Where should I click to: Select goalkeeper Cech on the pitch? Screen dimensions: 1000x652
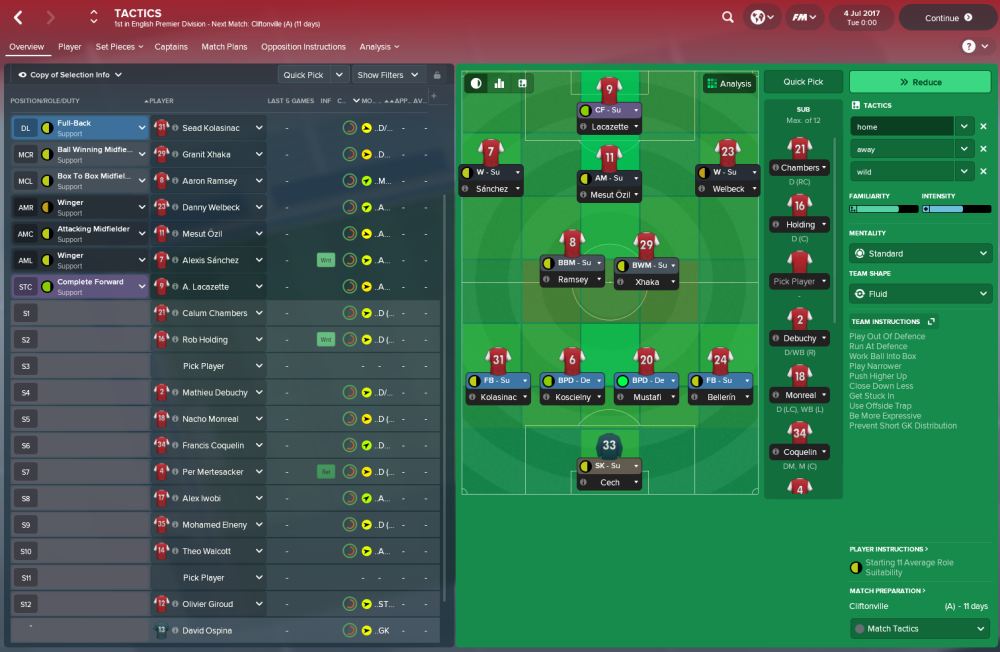pos(609,444)
